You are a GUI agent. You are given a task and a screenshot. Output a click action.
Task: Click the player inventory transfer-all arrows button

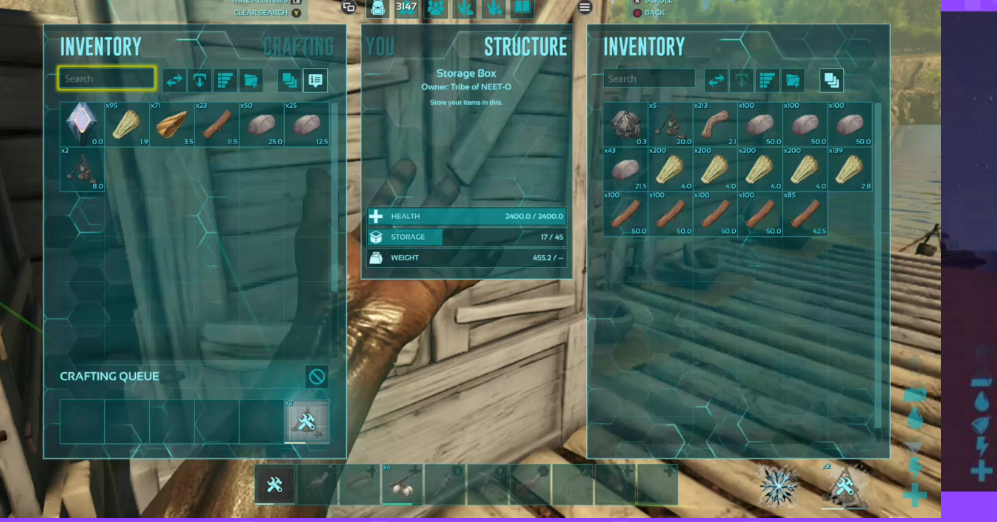[175, 80]
